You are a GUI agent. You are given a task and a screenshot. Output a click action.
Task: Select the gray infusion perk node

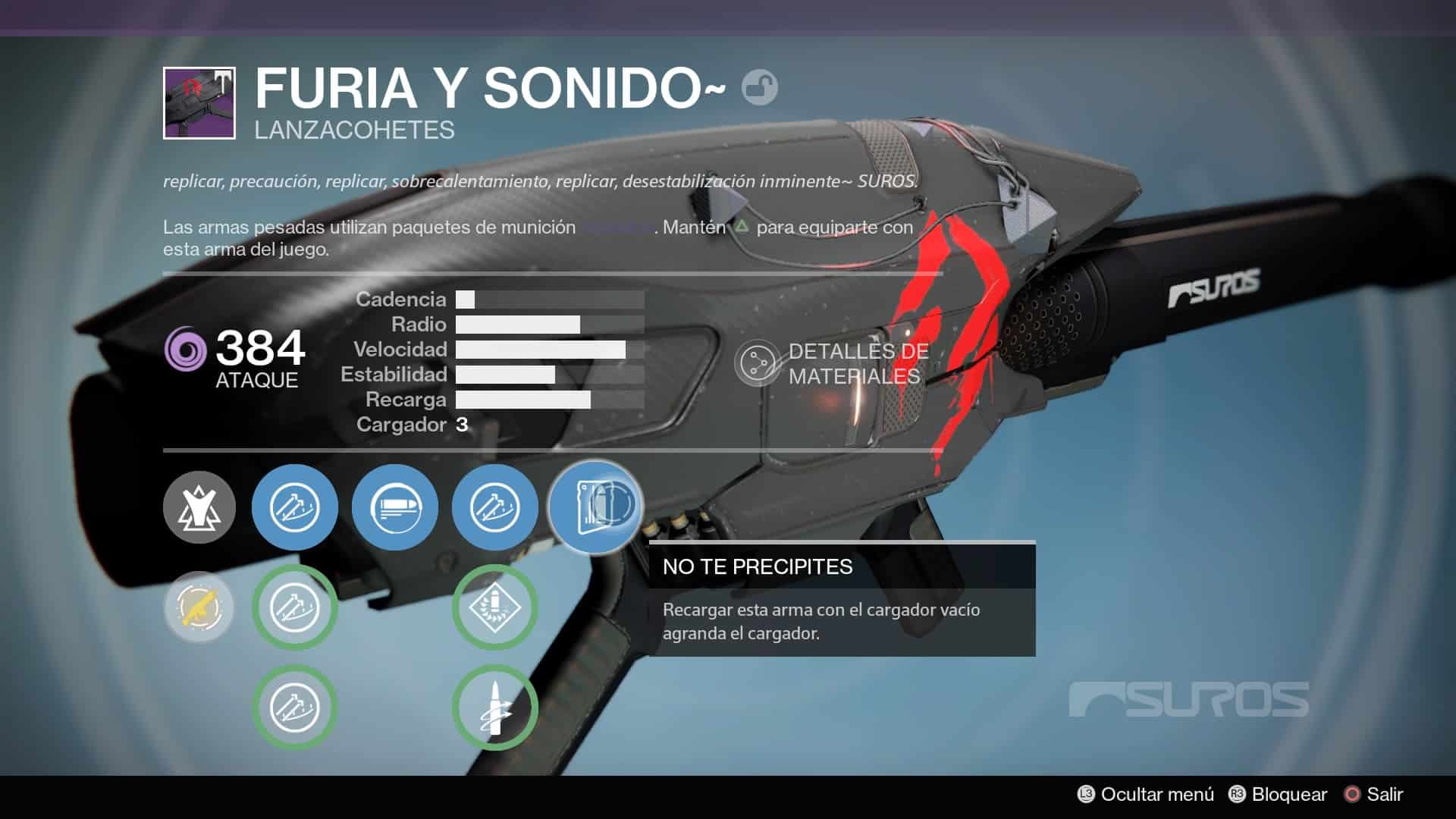click(x=199, y=507)
